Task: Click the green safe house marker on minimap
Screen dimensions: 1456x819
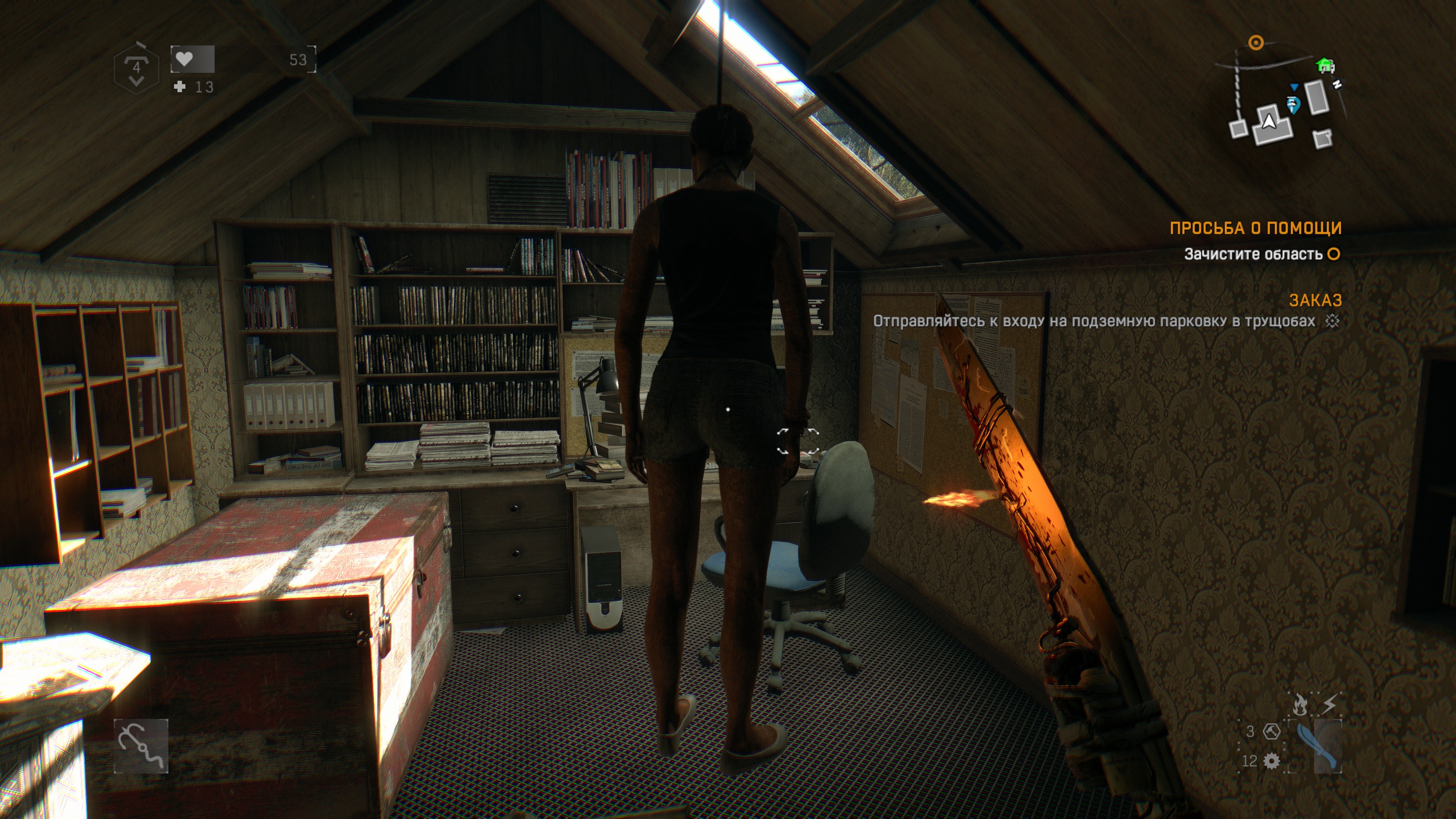Action: pyautogui.click(x=1325, y=66)
